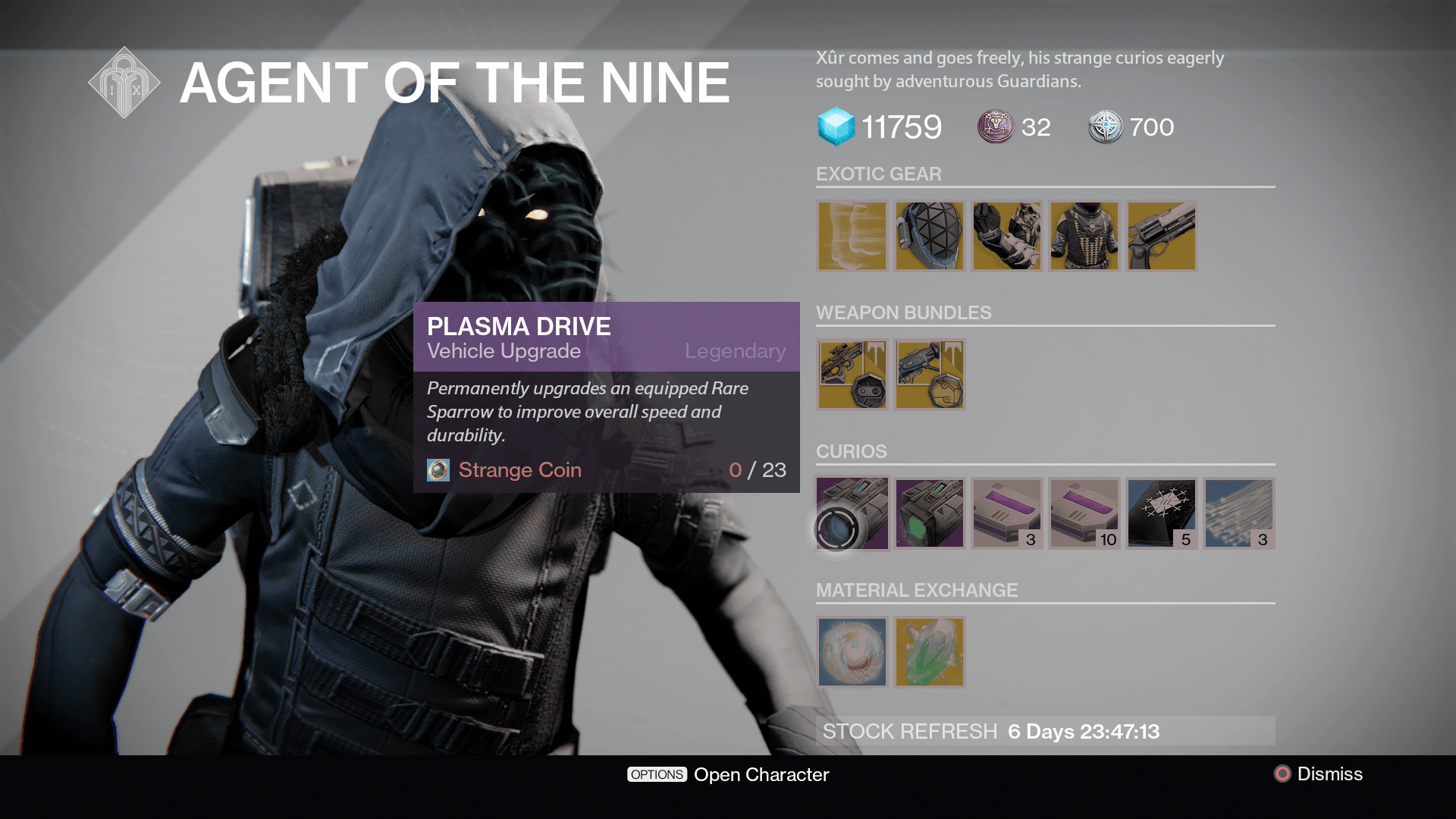Select the Glass Needles curio with quantity 3

[x=1240, y=513]
